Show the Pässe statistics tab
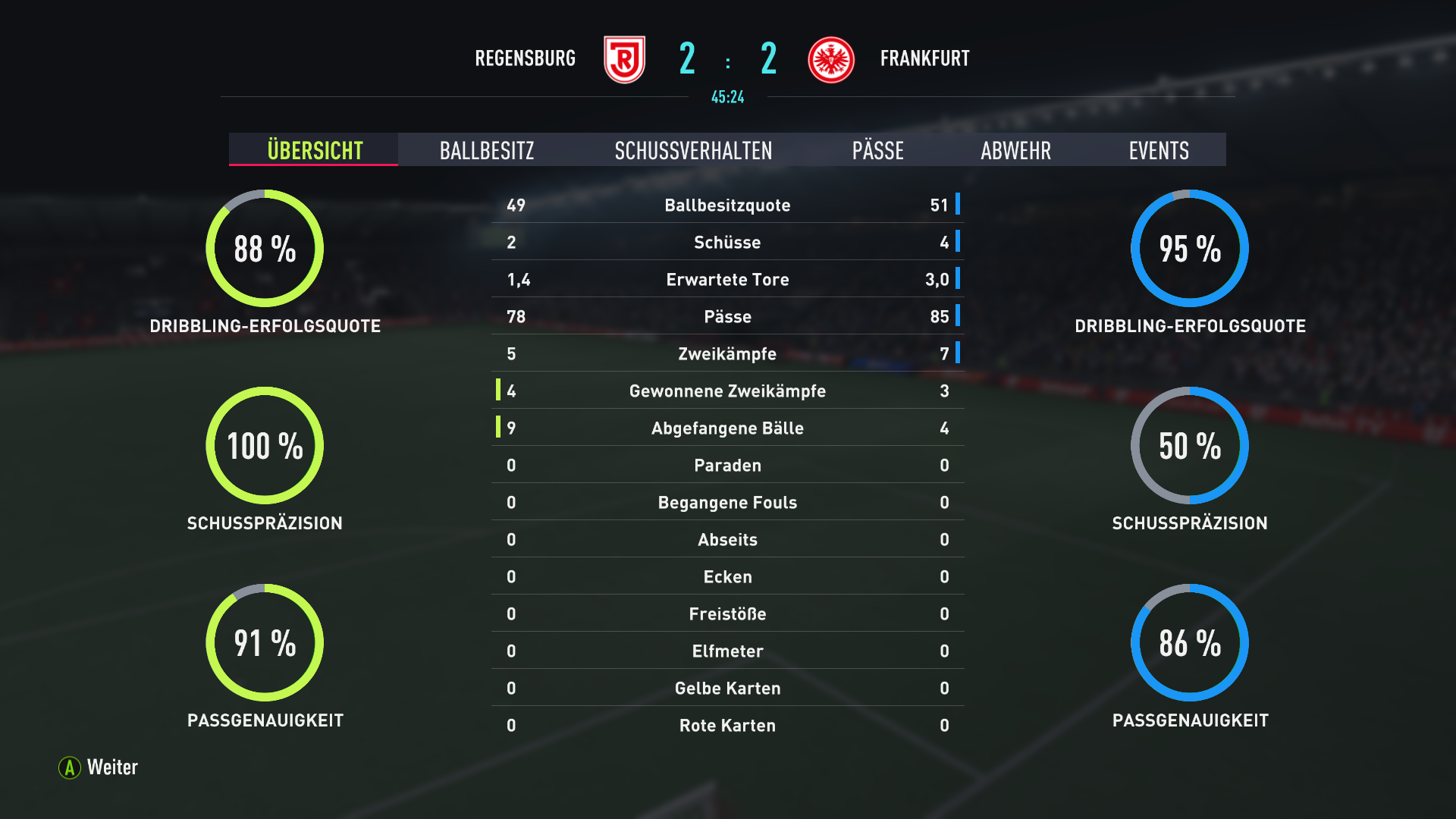 pos(877,150)
